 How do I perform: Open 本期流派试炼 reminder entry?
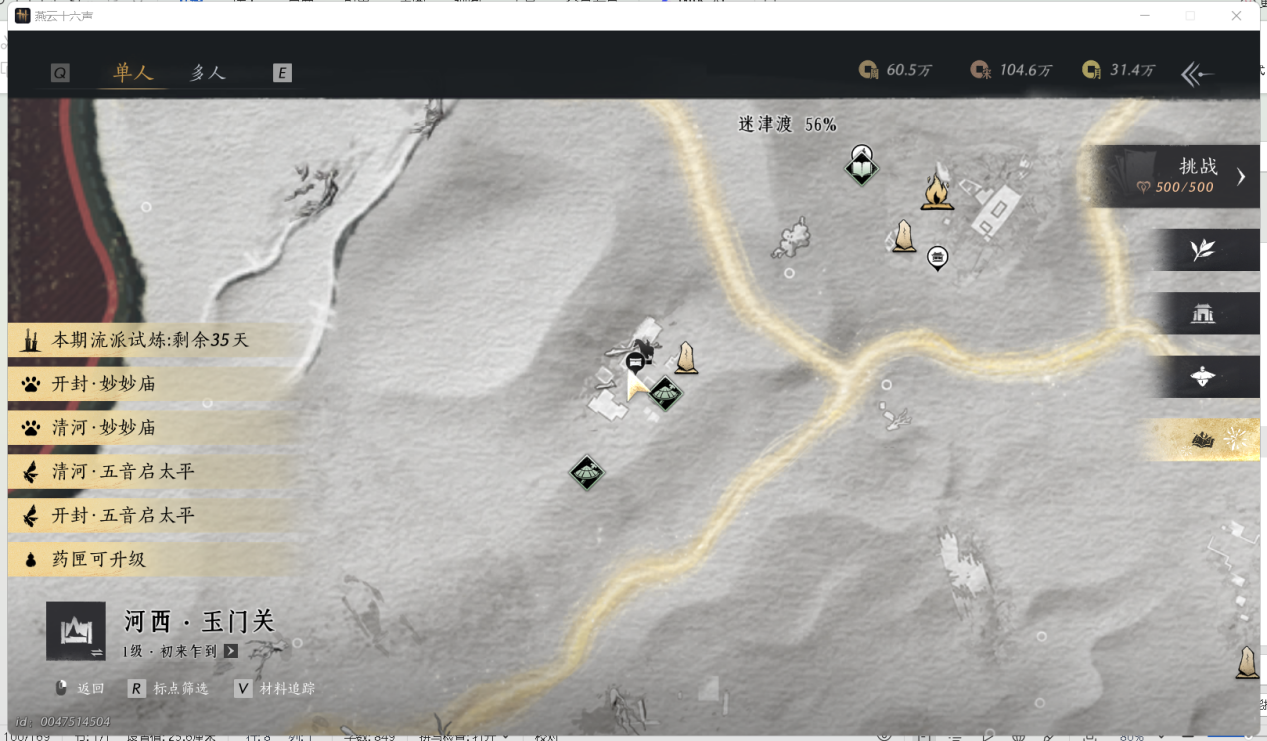[150, 340]
